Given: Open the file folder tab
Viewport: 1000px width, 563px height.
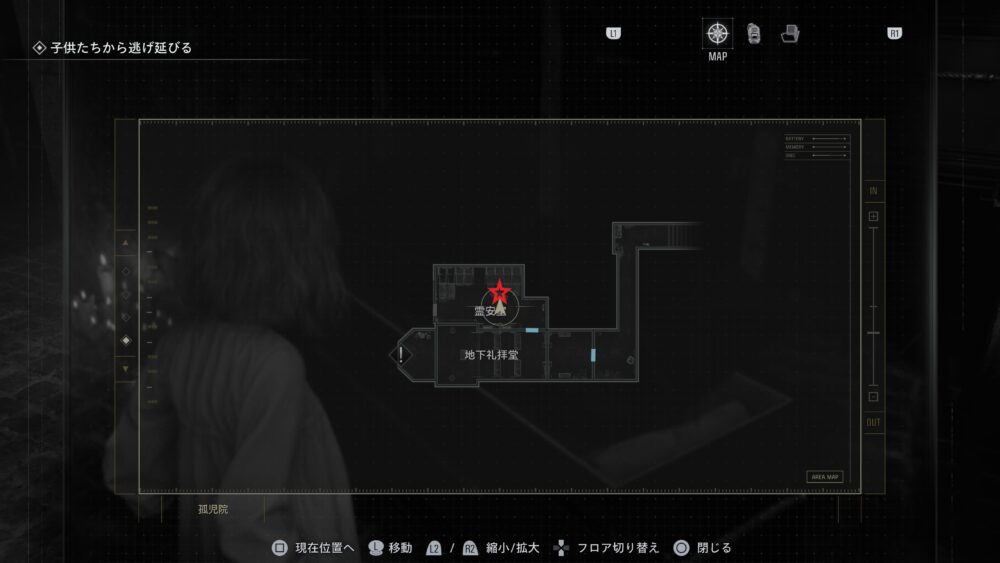Looking at the screenshot, I should pos(790,33).
